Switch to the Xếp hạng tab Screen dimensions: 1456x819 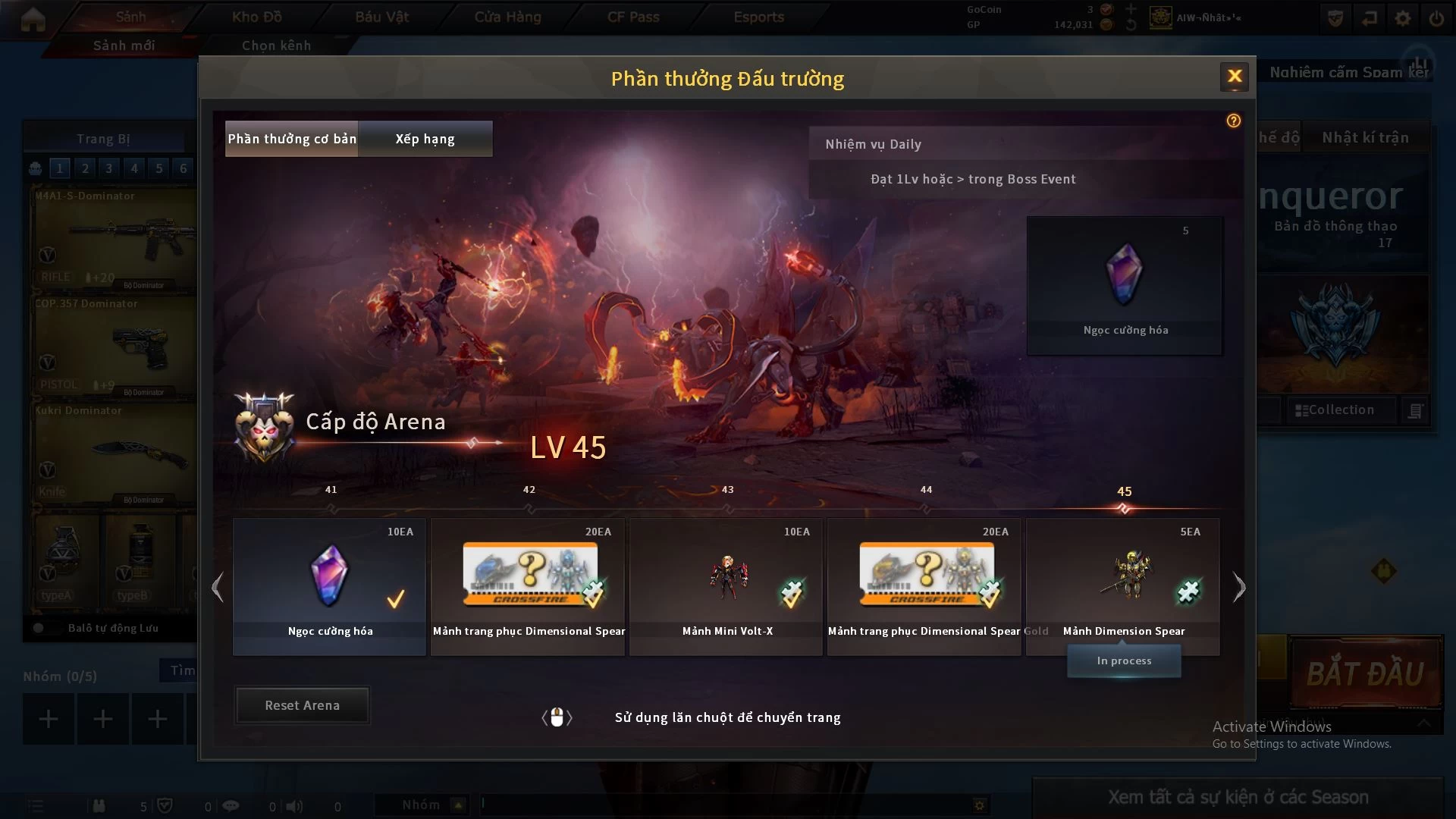click(x=425, y=139)
